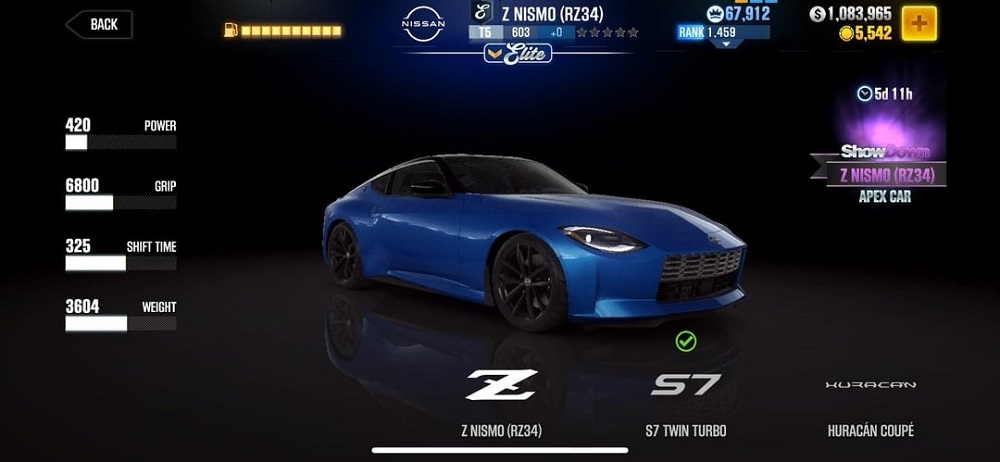Tap the cash balance display
This screenshot has height=462, width=1000.
click(850, 14)
